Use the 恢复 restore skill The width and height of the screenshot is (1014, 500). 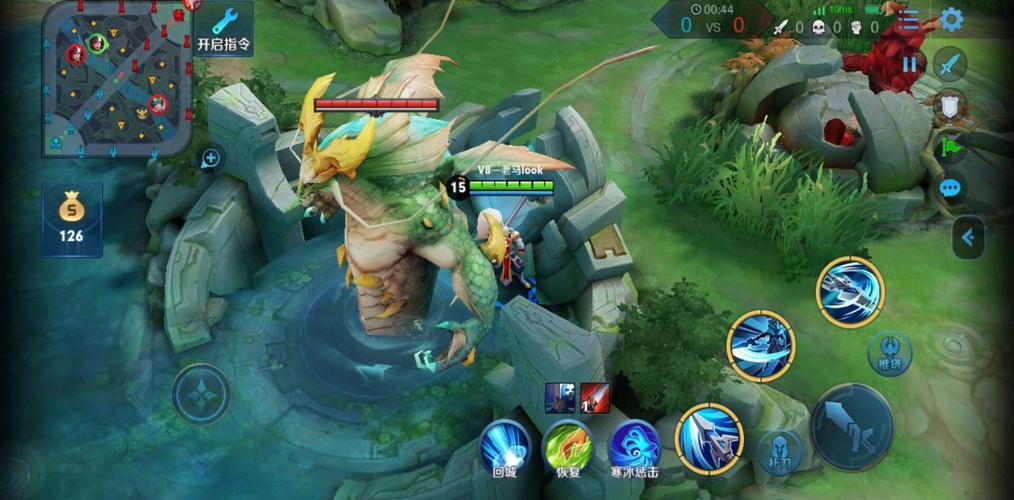[568, 445]
